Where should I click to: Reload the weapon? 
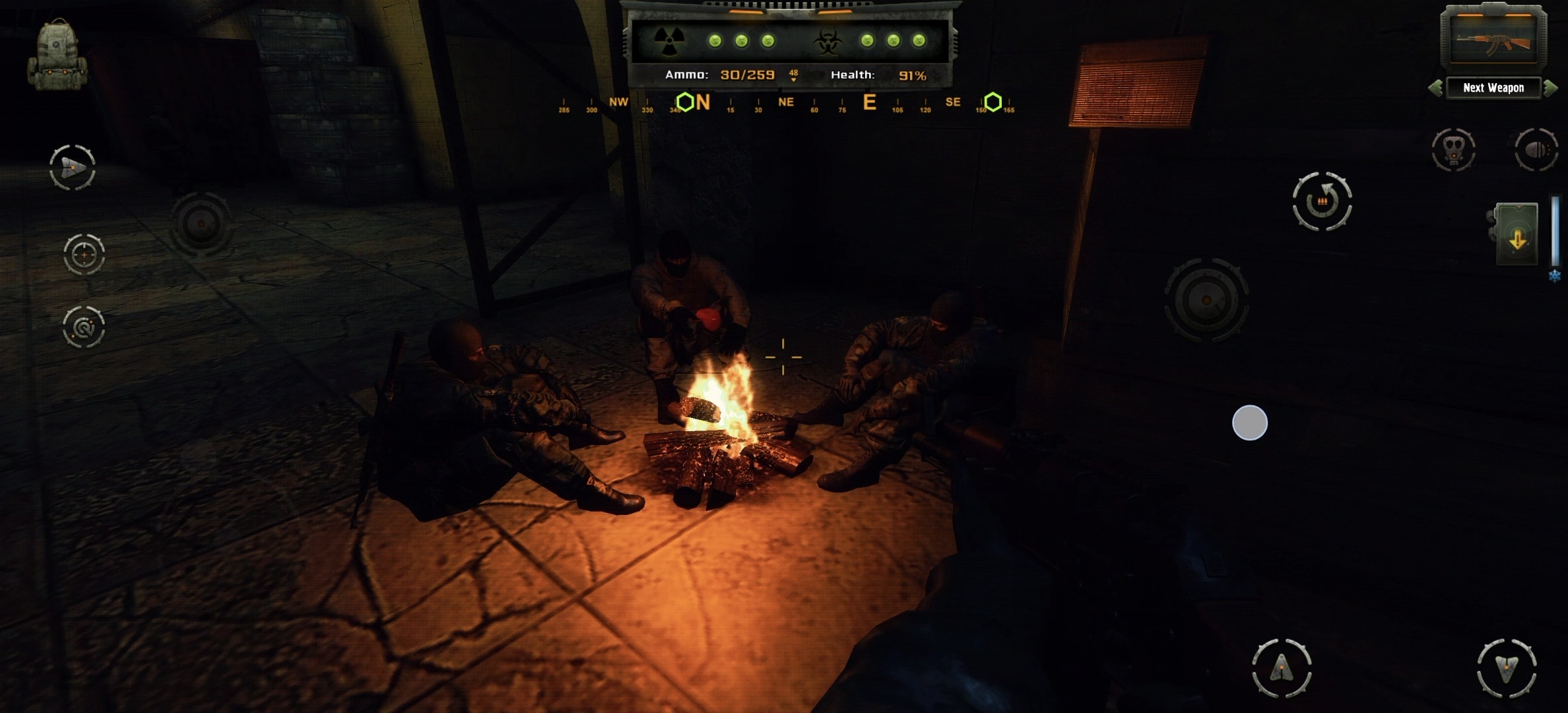(x=1322, y=201)
